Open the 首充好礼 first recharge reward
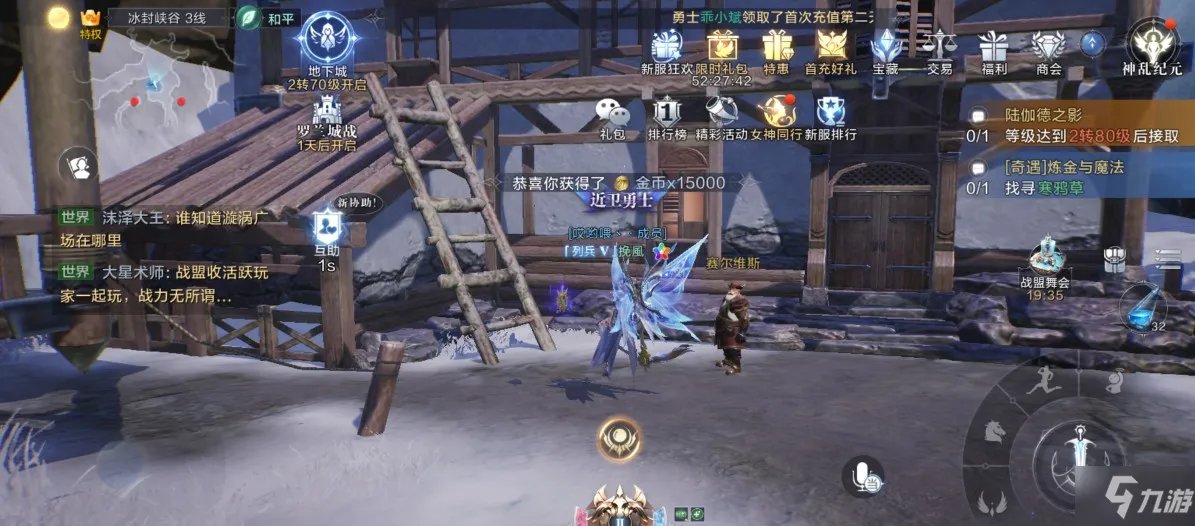The image size is (1195, 526). click(830, 47)
